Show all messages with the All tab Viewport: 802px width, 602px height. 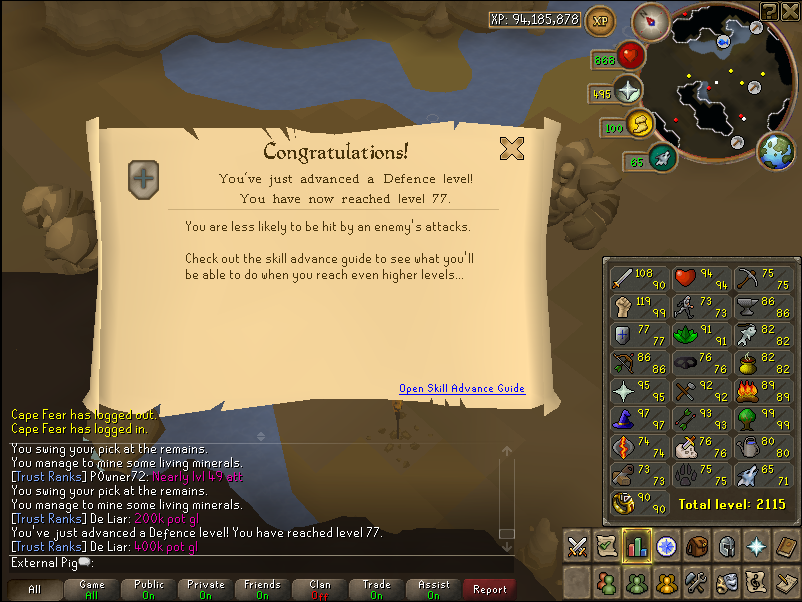click(x=35, y=589)
